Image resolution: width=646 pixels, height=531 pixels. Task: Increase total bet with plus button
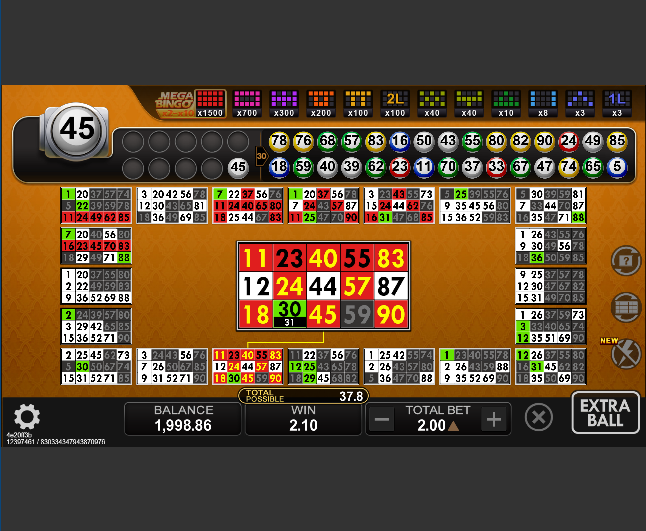tap(493, 419)
